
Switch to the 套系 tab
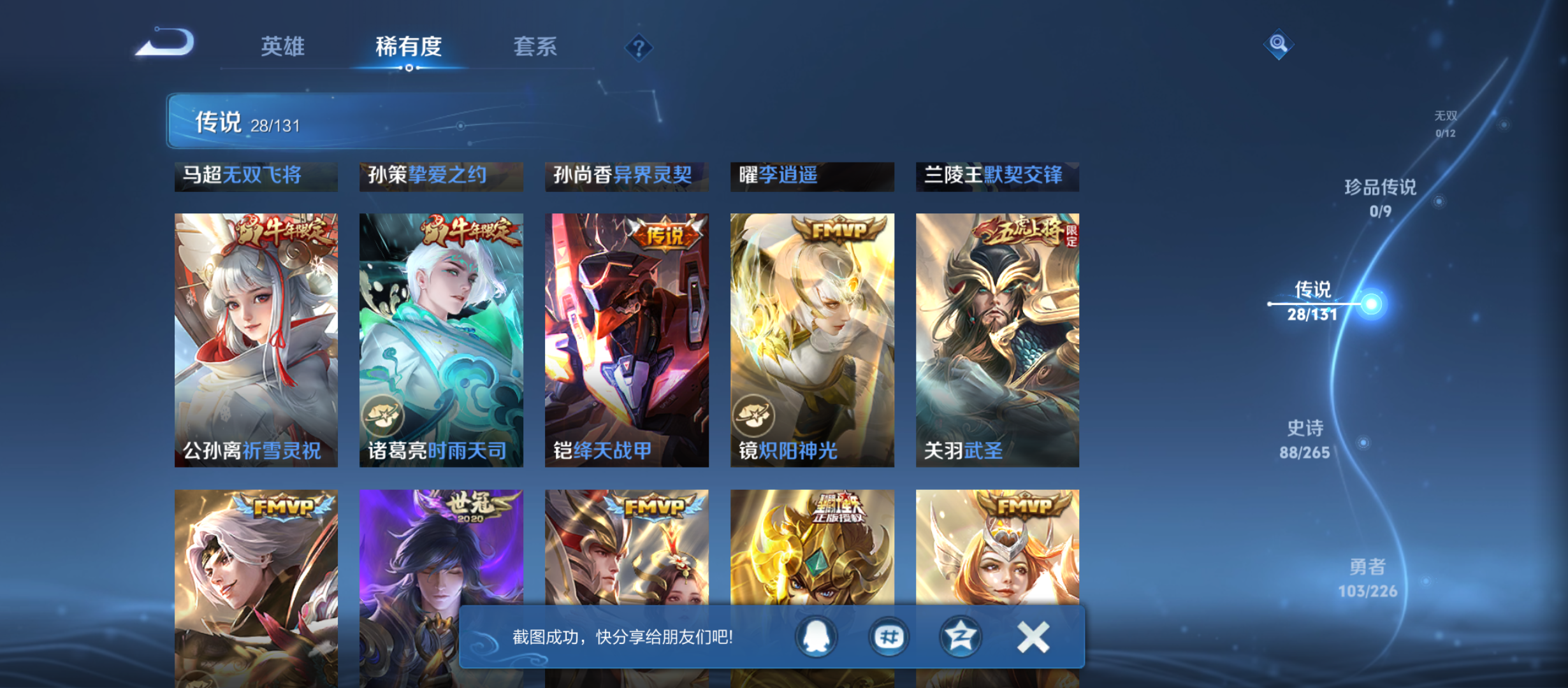pyautogui.click(x=536, y=47)
